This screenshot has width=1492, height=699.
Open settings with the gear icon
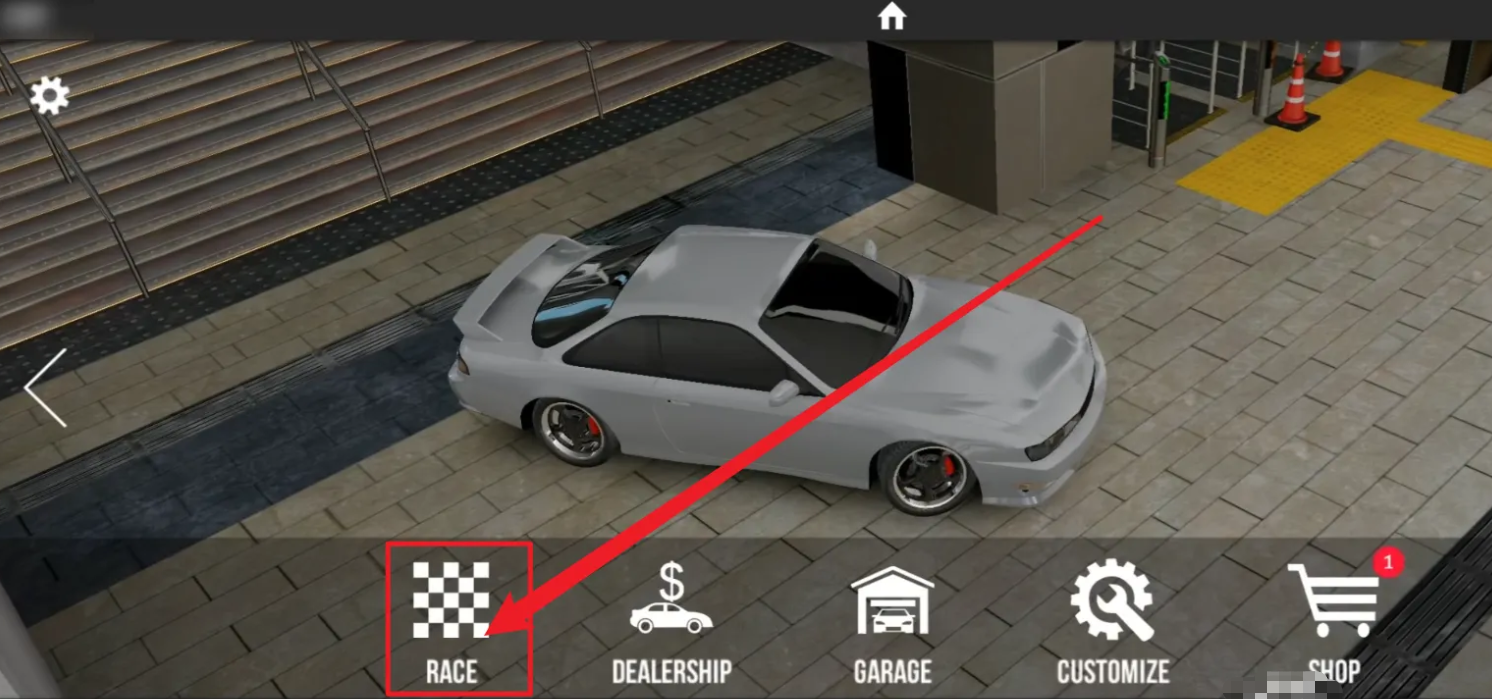(x=49, y=96)
